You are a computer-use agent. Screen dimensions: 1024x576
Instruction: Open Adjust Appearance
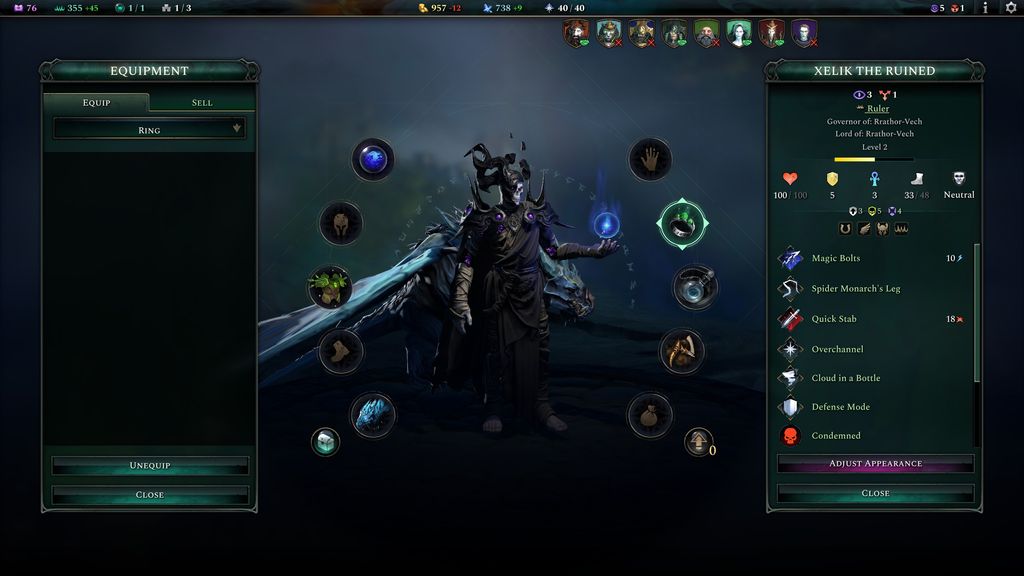(875, 464)
